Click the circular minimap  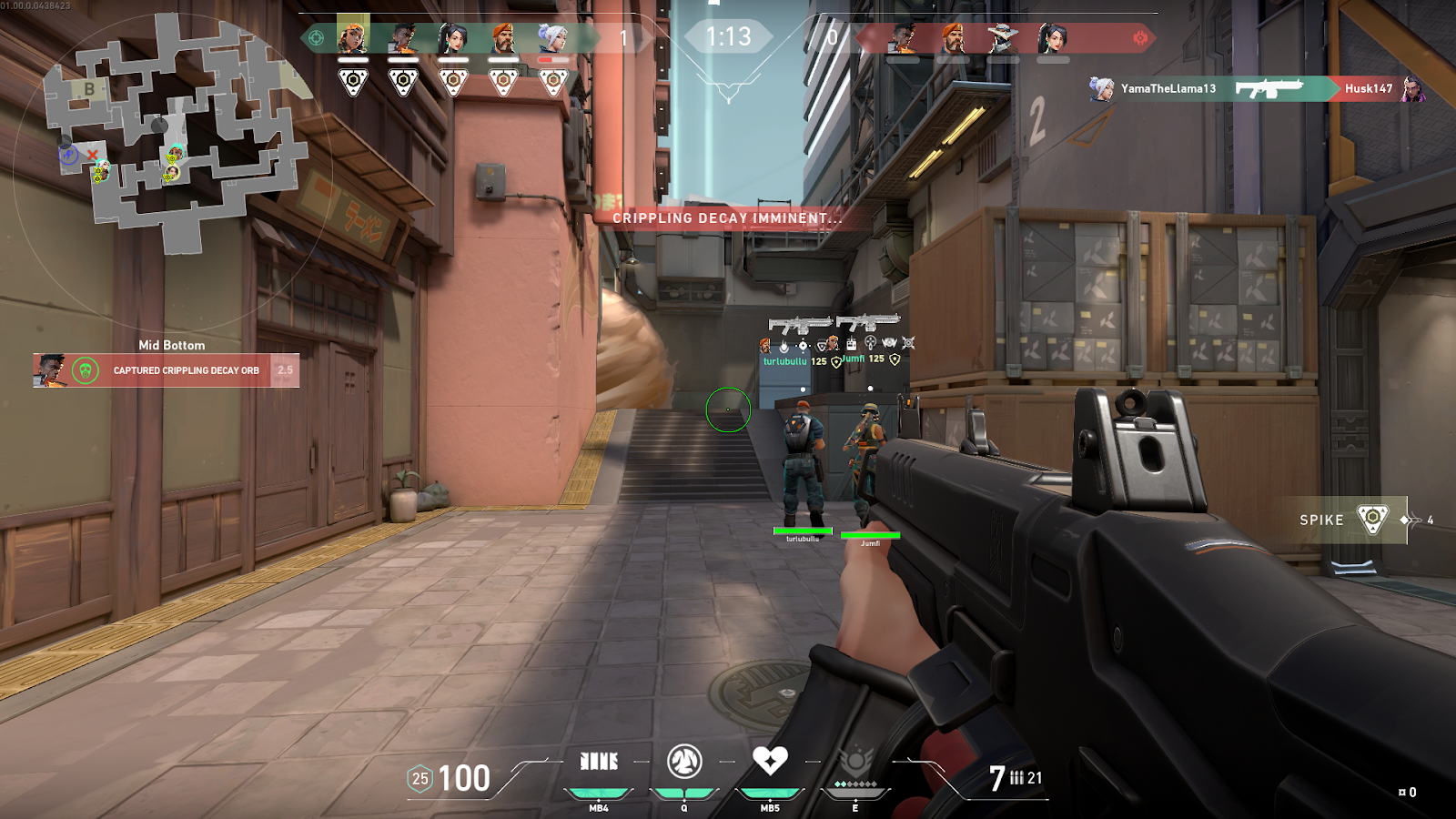click(173, 136)
